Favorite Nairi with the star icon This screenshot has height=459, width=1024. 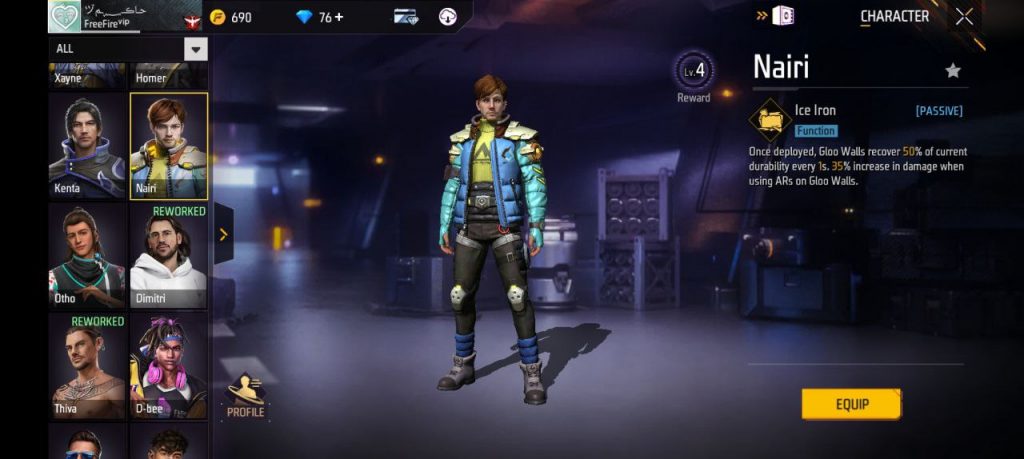pyautogui.click(x=953, y=70)
